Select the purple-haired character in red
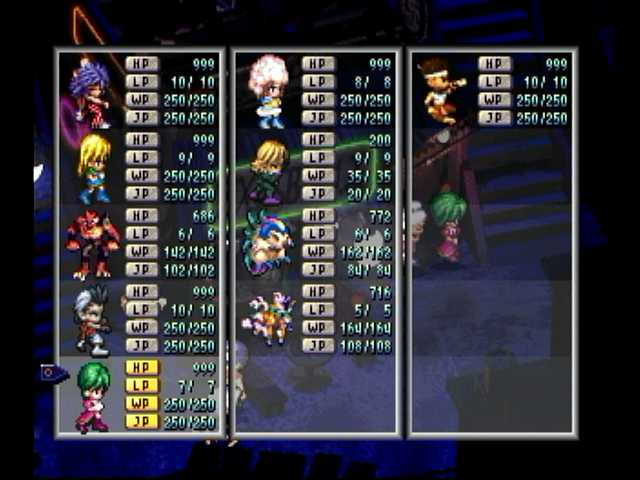Image resolution: width=640 pixels, height=480 pixels. [x=90, y=92]
